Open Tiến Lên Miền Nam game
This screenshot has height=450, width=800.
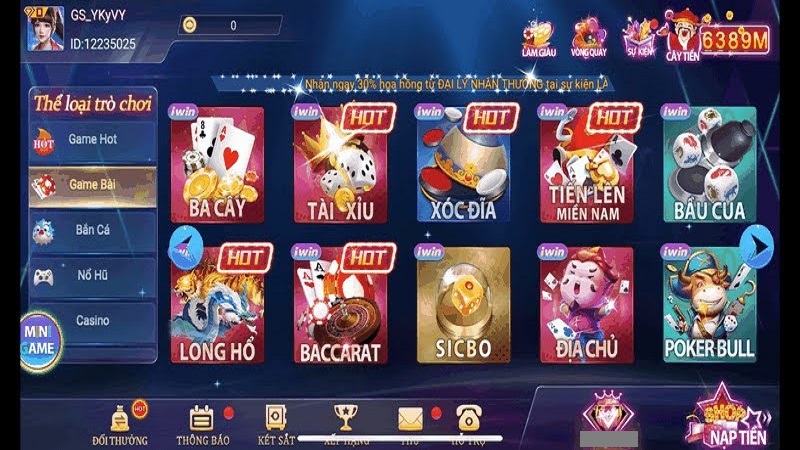click(586, 165)
